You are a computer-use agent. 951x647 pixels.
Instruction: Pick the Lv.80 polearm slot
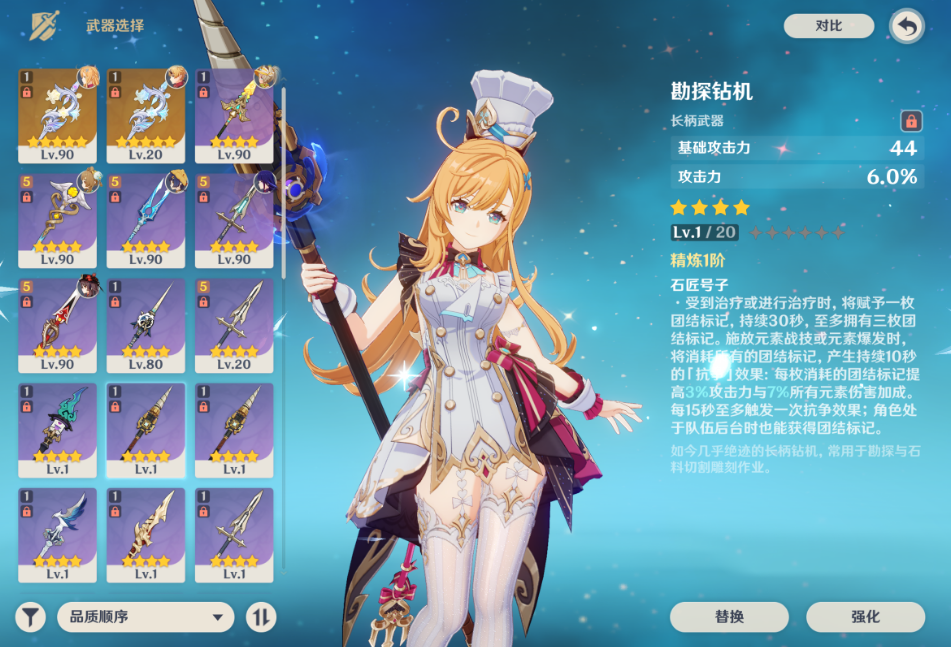[x=146, y=324]
